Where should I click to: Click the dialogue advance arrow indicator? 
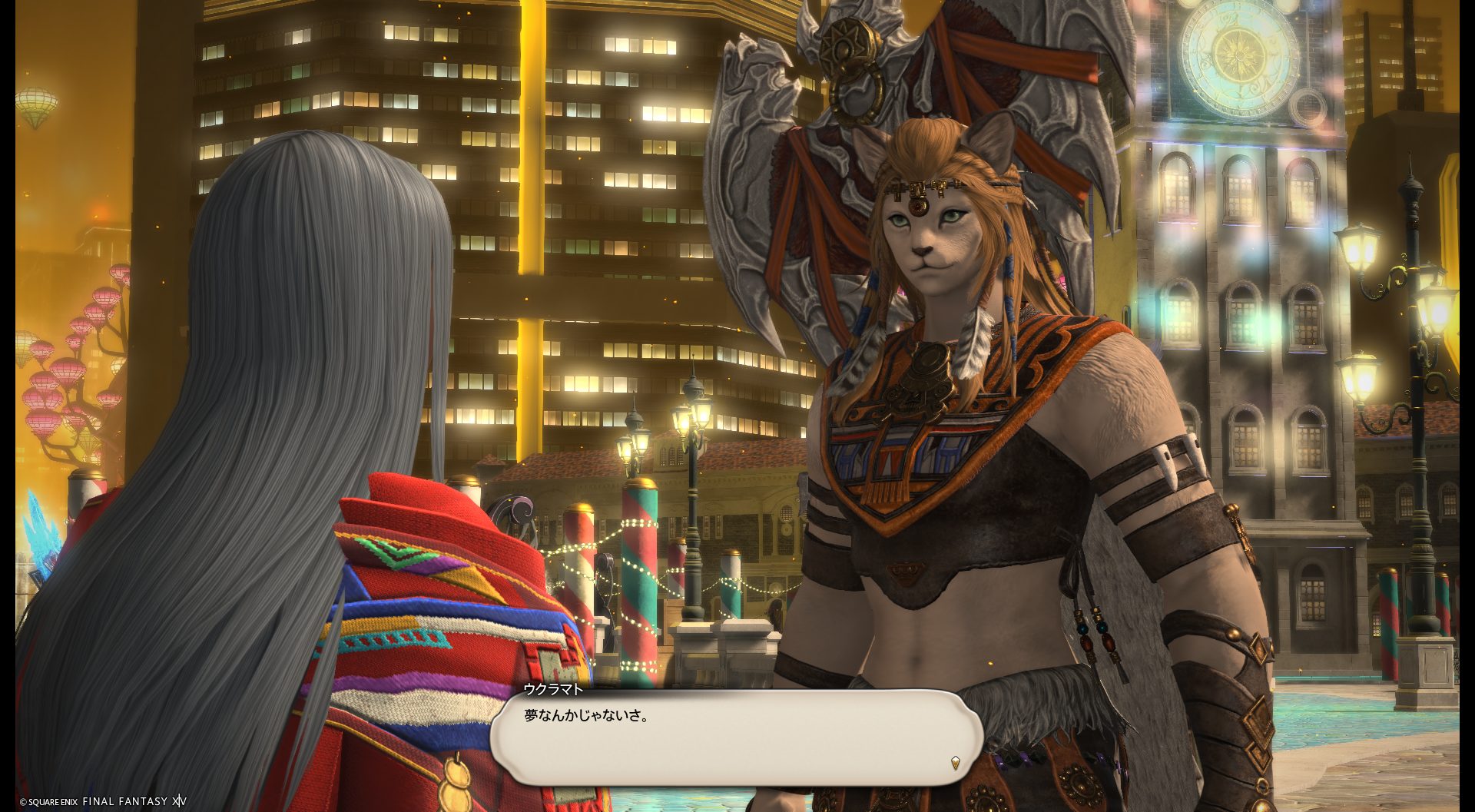(x=955, y=763)
